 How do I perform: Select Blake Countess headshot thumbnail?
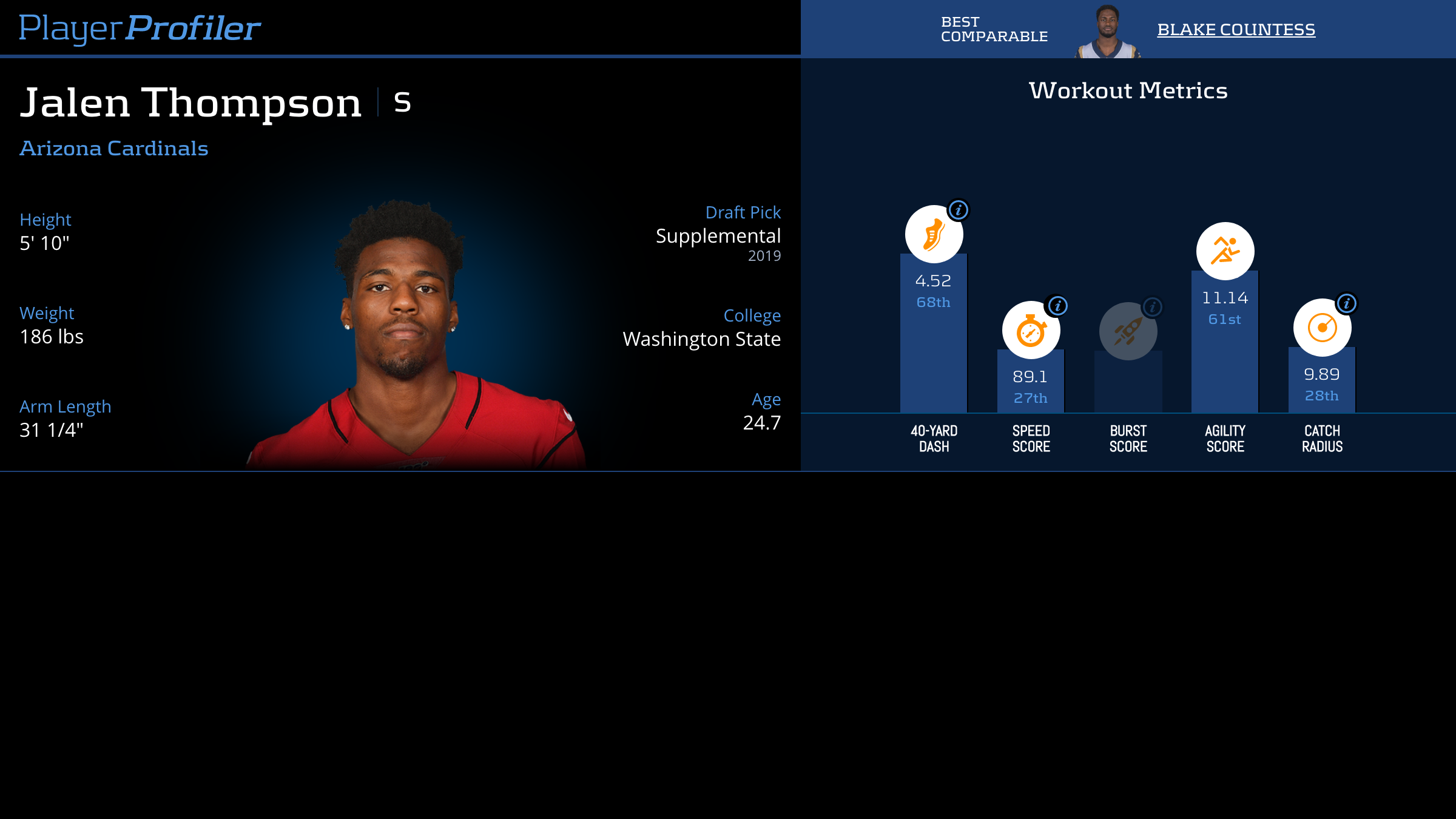[x=1108, y=32]
